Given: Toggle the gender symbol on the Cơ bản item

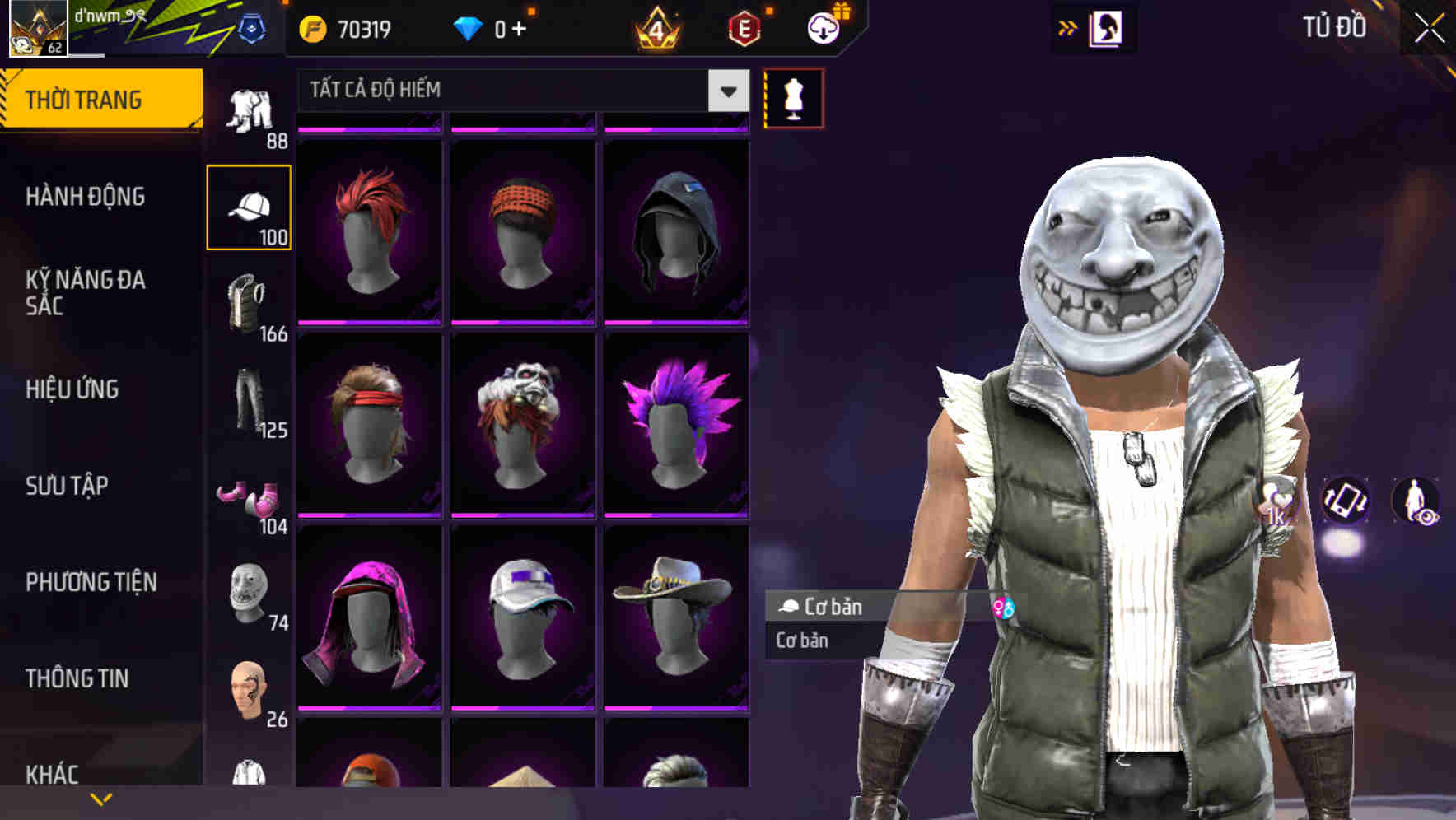Looking at the screenshot, I should click(x=1003, y=608).
